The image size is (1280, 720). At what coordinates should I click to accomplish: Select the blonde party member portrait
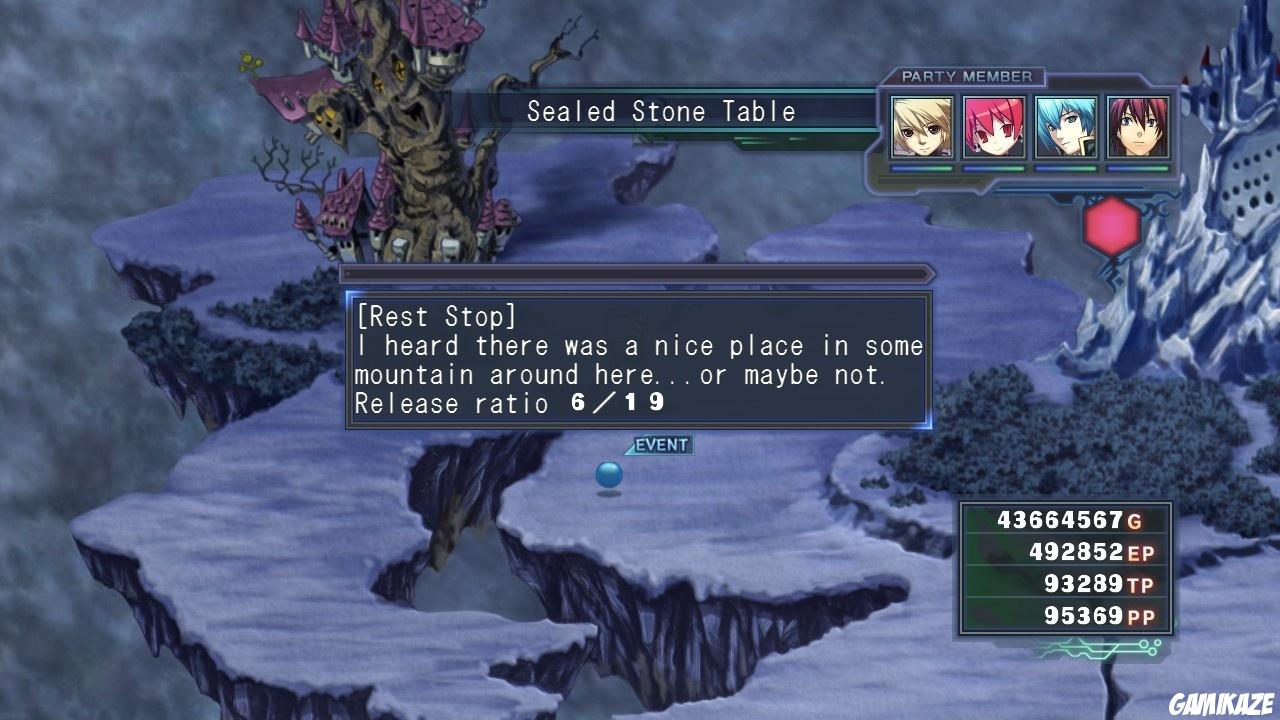[x=922, y=127]
